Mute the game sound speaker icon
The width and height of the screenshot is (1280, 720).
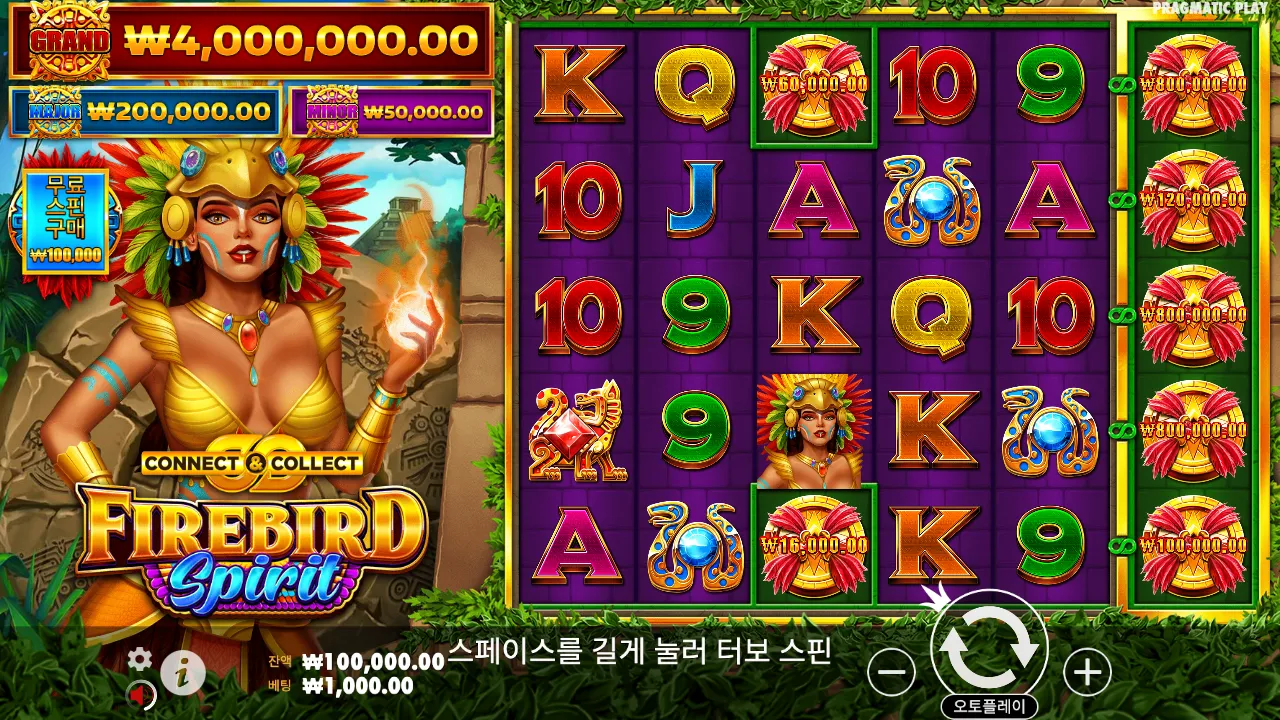138,692
